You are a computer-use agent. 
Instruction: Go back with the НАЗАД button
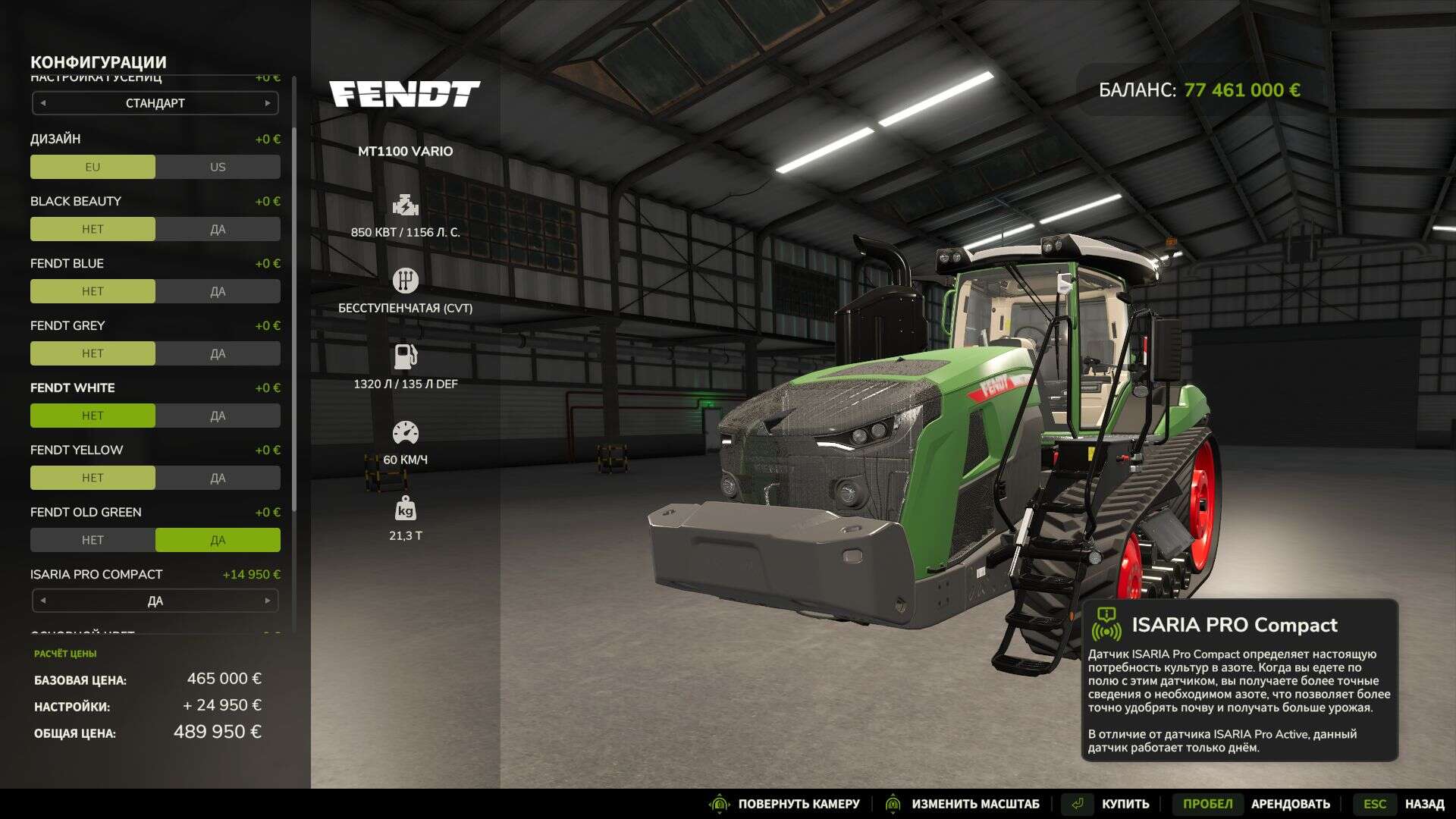(x=1423, y=804)
